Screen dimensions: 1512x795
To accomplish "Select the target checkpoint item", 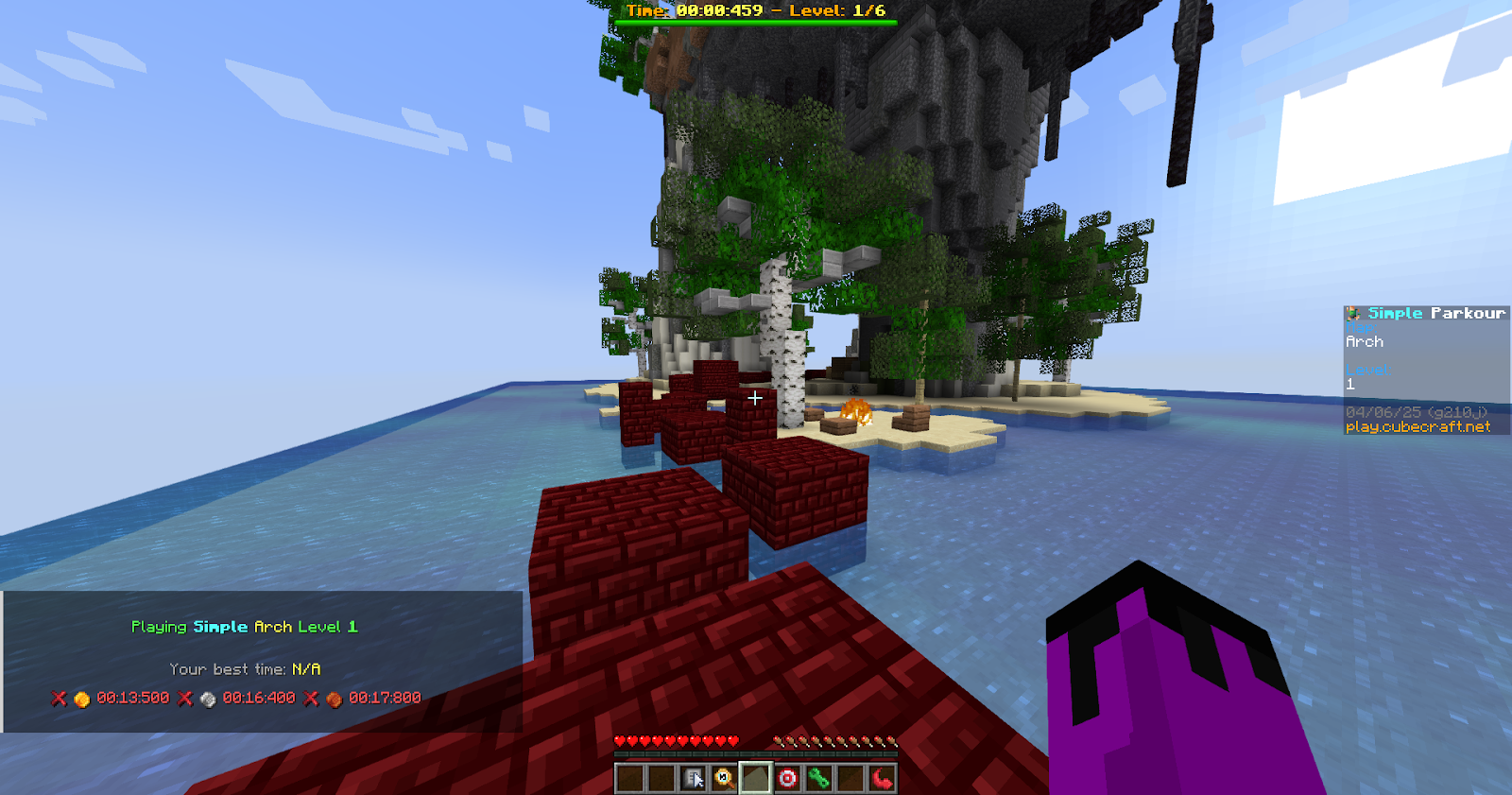I will tap(787, 778).
